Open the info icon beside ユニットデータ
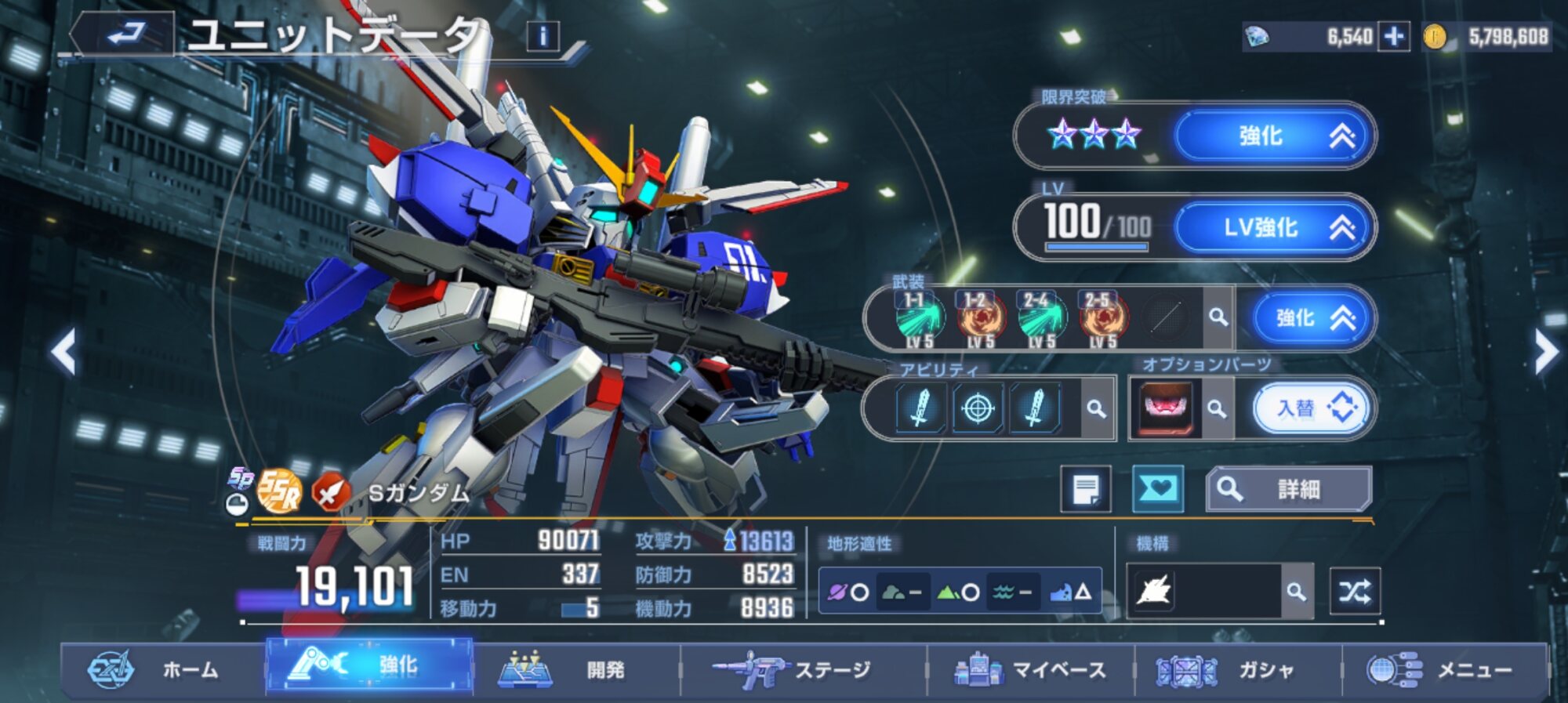Viewport: 1568px width, 703px height. pyautogui.click(x=543, y=36)
